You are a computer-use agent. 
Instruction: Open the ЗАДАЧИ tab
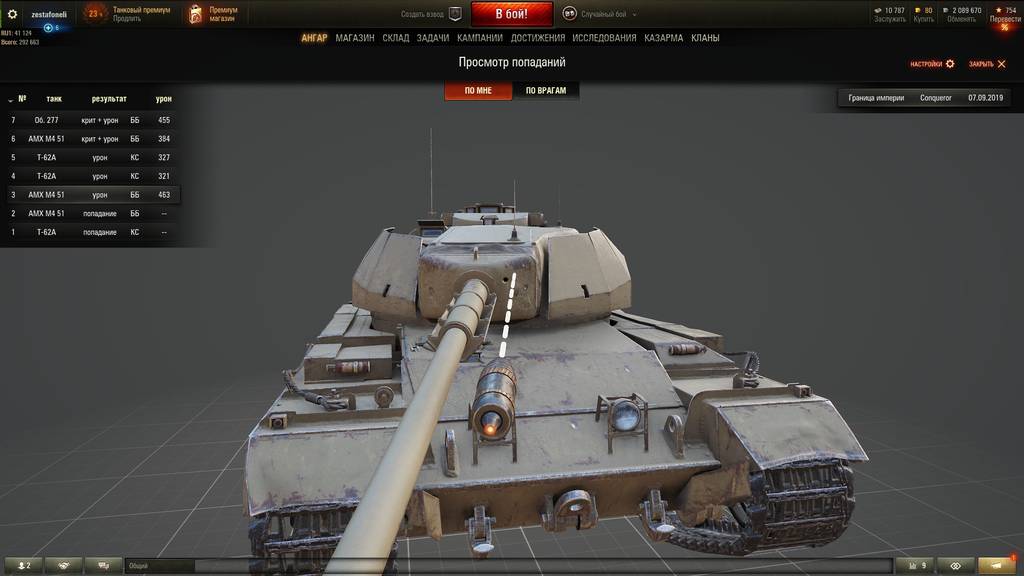tap(433, 38)
